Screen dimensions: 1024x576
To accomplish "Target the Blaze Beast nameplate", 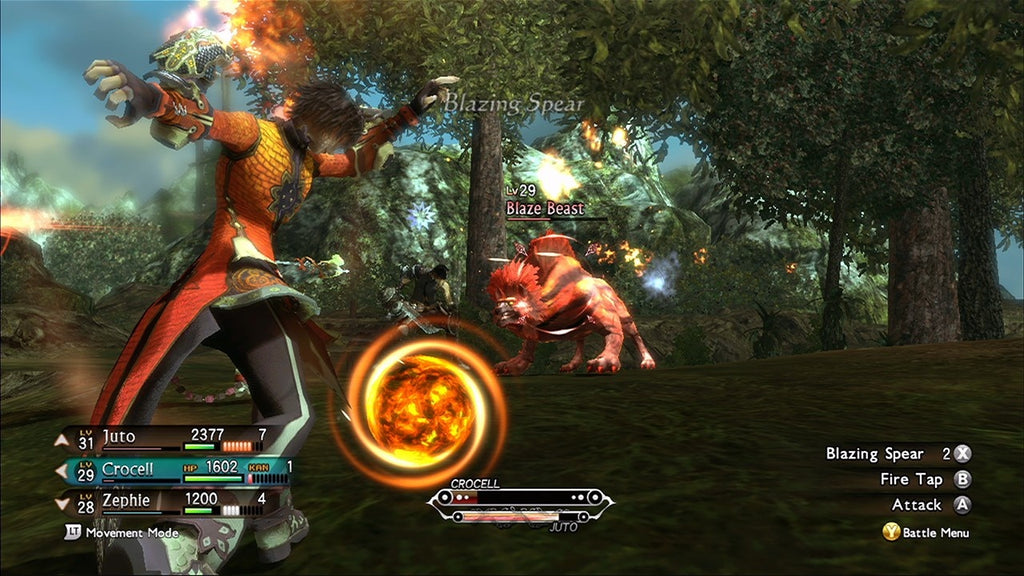I will [x=544, y=209].
